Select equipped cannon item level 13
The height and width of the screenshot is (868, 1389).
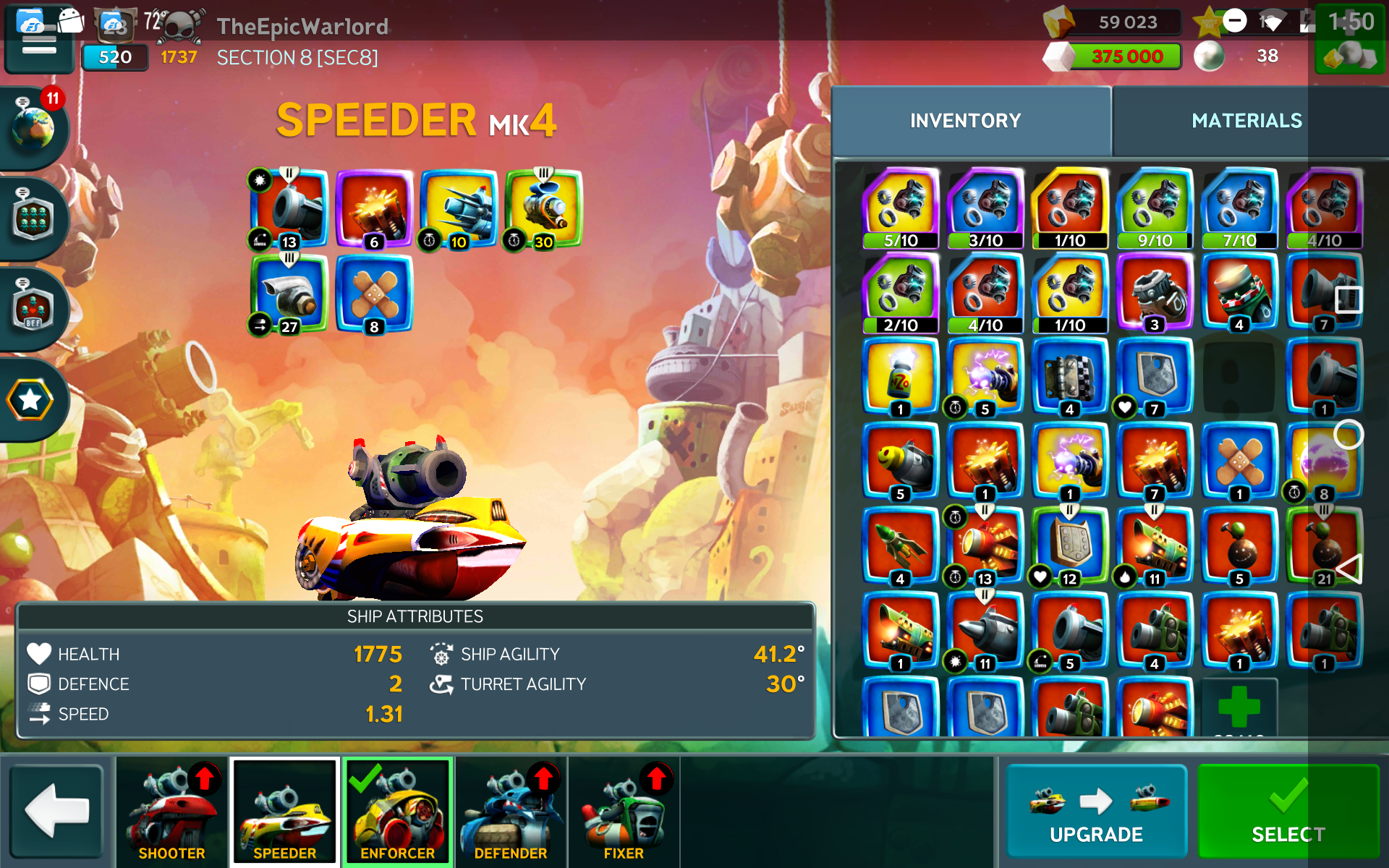pos(289,208)
